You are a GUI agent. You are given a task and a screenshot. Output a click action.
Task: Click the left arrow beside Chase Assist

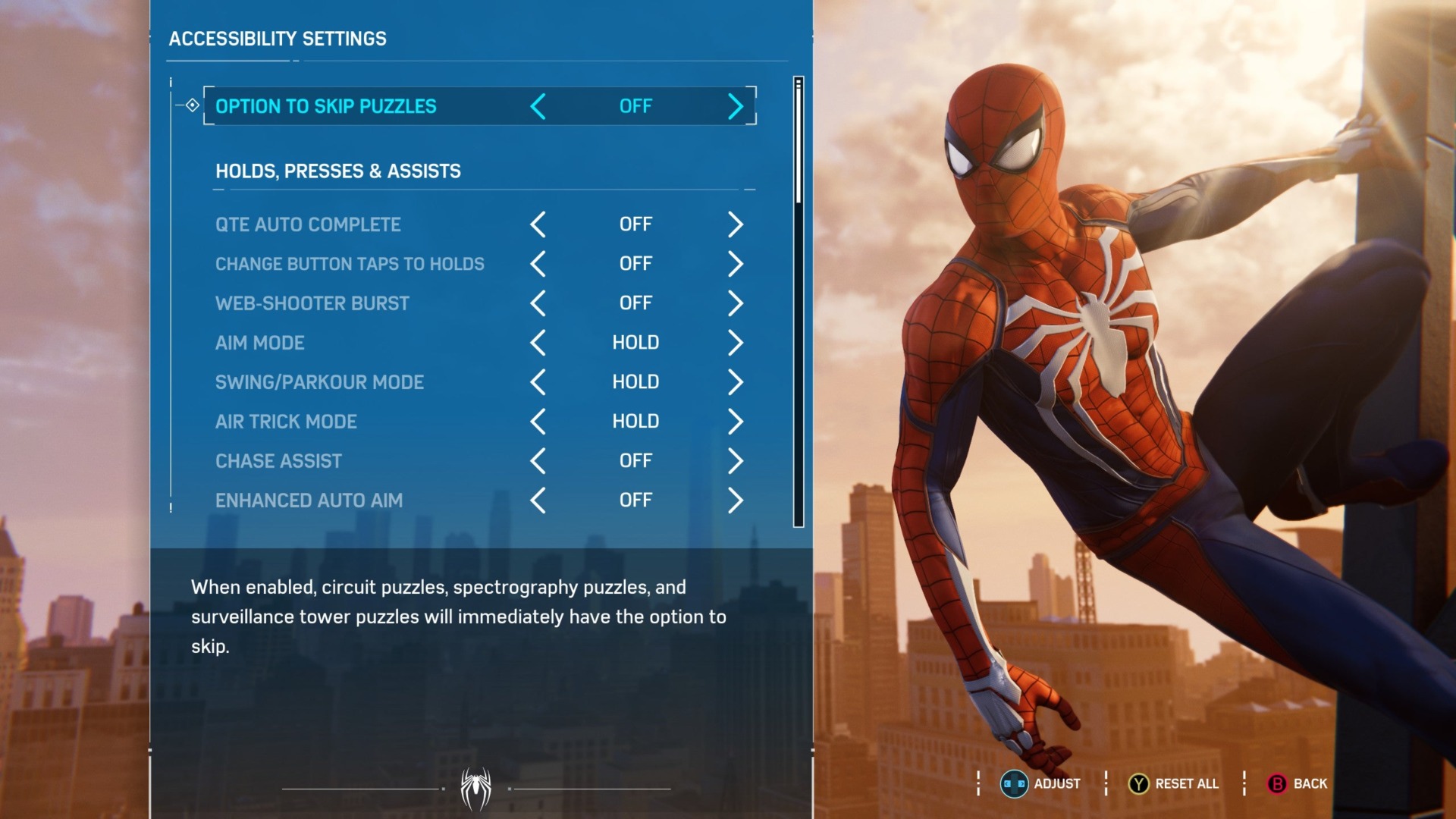(538, 460)
